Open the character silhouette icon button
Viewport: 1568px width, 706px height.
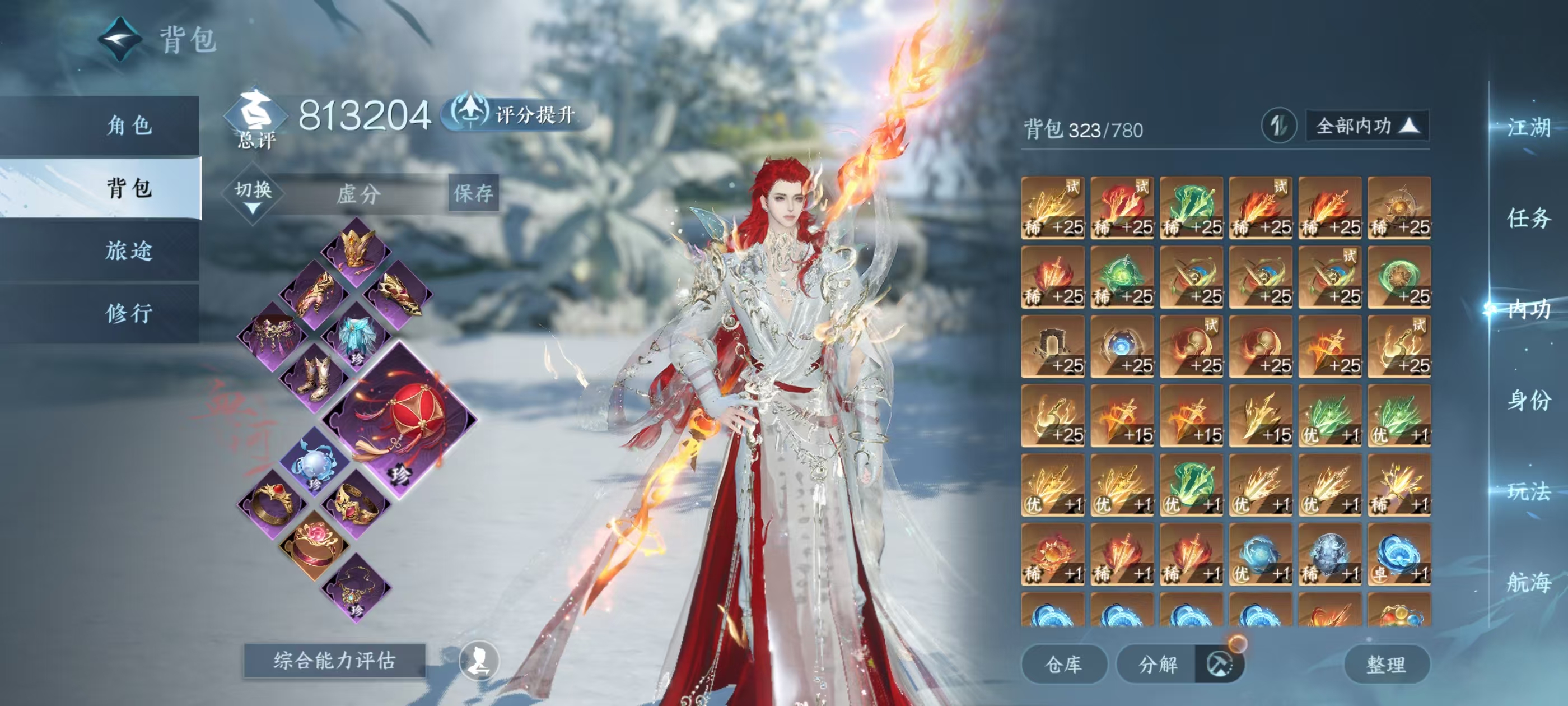point(478,660)
